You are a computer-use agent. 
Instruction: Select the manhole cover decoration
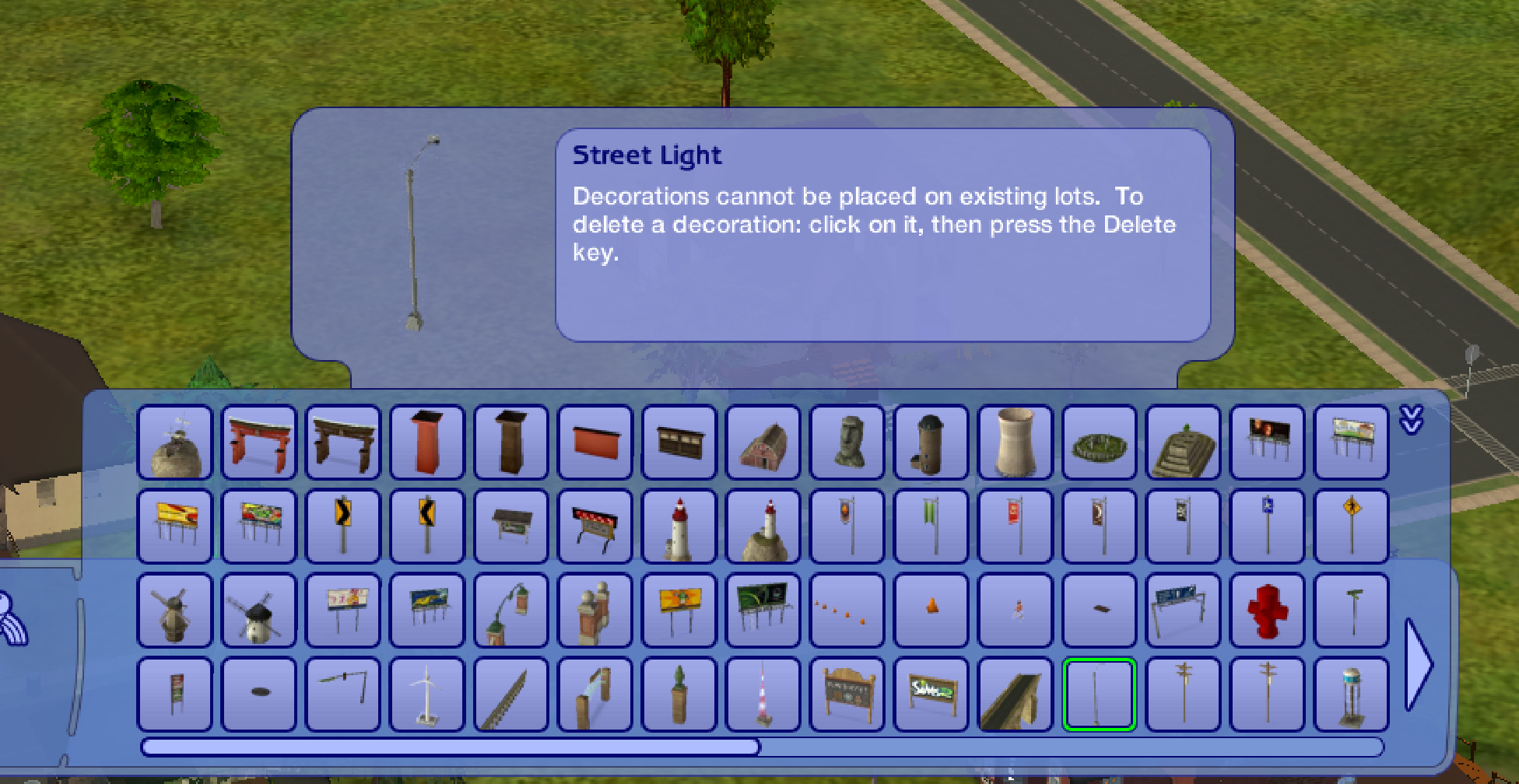[259, 692]
